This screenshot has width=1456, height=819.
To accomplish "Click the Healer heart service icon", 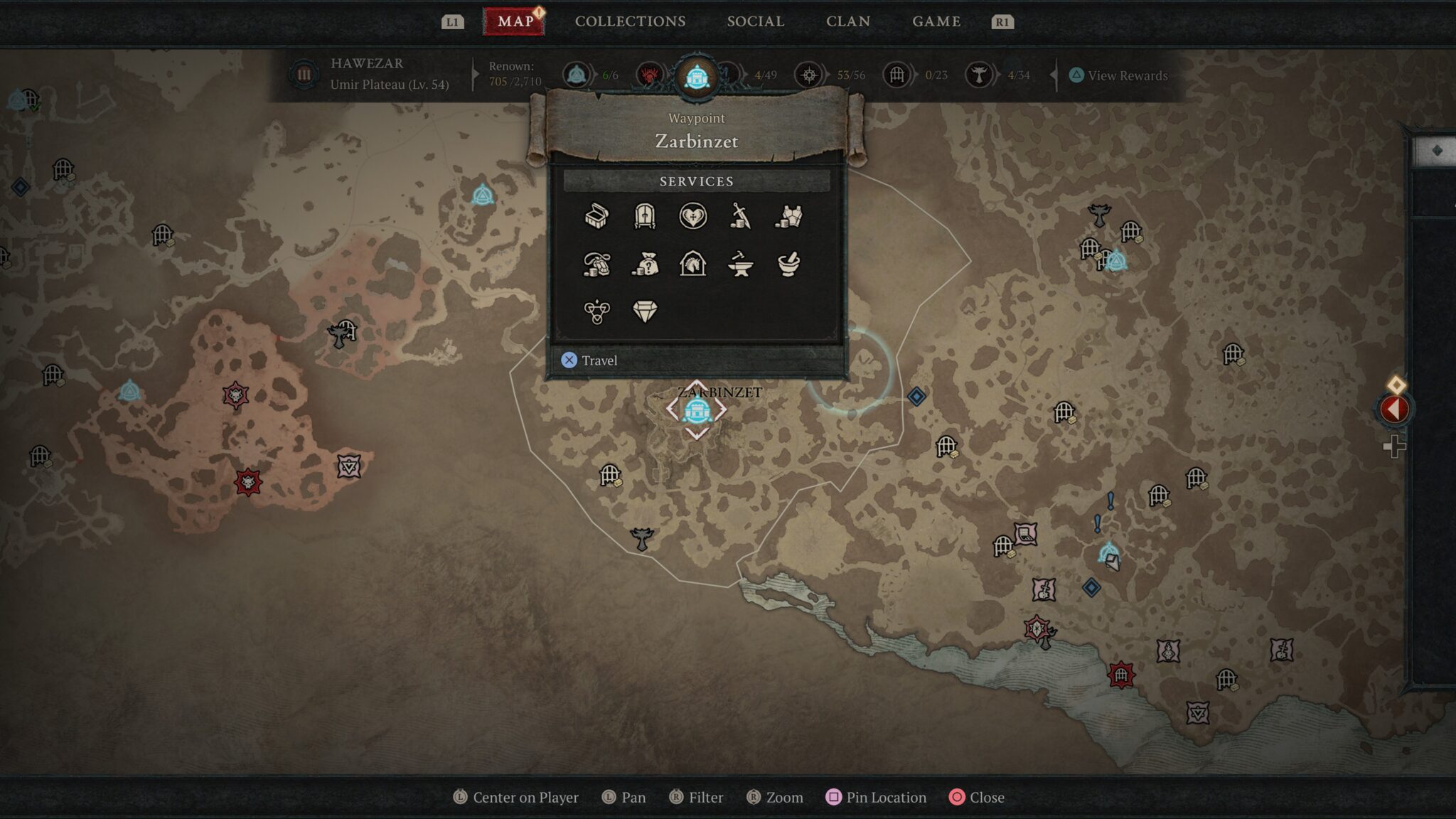I will click(693, 218).
